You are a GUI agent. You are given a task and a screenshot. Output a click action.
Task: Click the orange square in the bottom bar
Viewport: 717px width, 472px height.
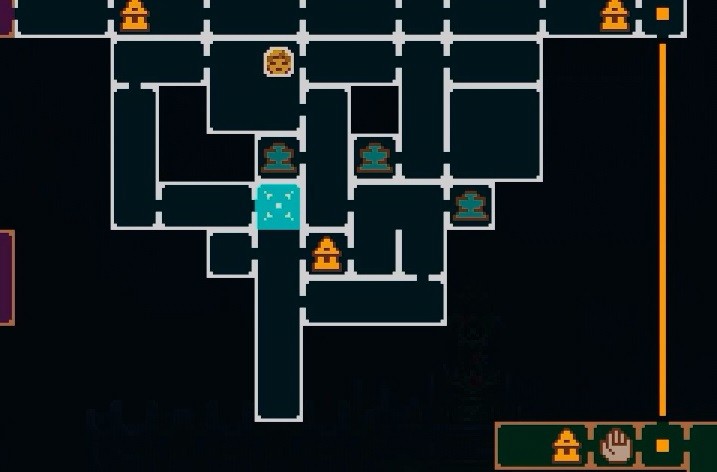(x=662, y=445)
